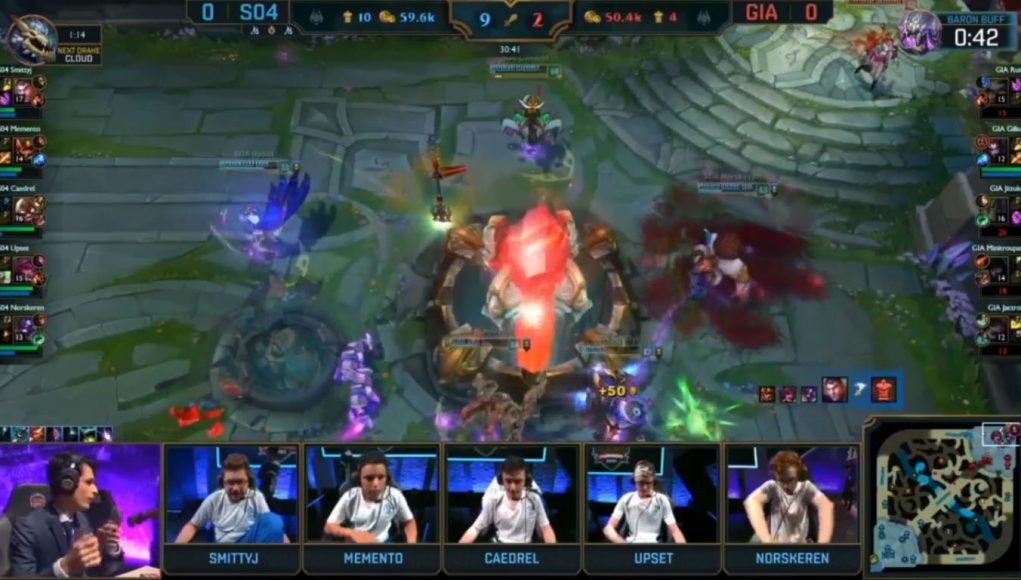Click the Baron Buff icon
Image resolution: width=1021 pixels, height=580 pixels.
(919, 31)
